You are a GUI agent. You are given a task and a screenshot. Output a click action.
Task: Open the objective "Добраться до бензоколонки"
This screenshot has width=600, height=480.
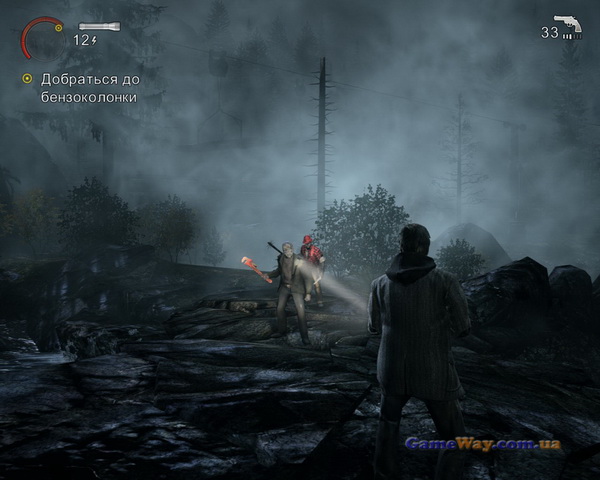tap(90, 88)
